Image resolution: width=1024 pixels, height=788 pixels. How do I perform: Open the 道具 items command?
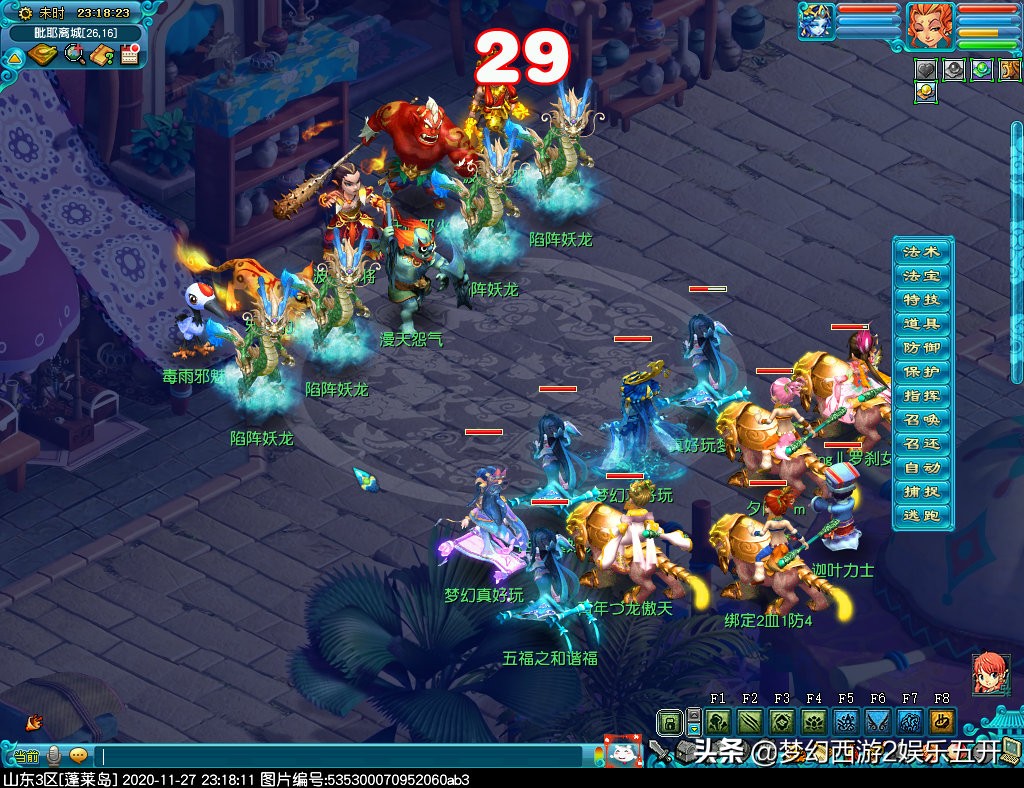click(x=921, y=324)
